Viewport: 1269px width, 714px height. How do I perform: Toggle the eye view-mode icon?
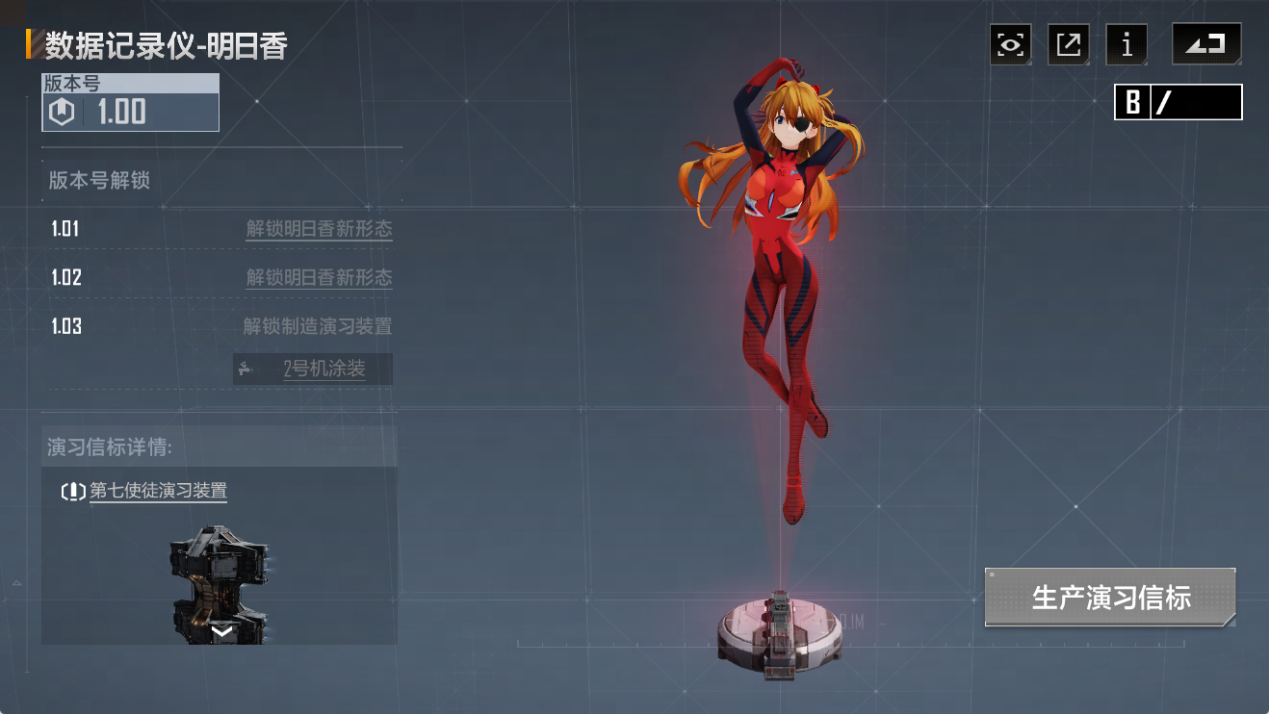coord(1010,45)
